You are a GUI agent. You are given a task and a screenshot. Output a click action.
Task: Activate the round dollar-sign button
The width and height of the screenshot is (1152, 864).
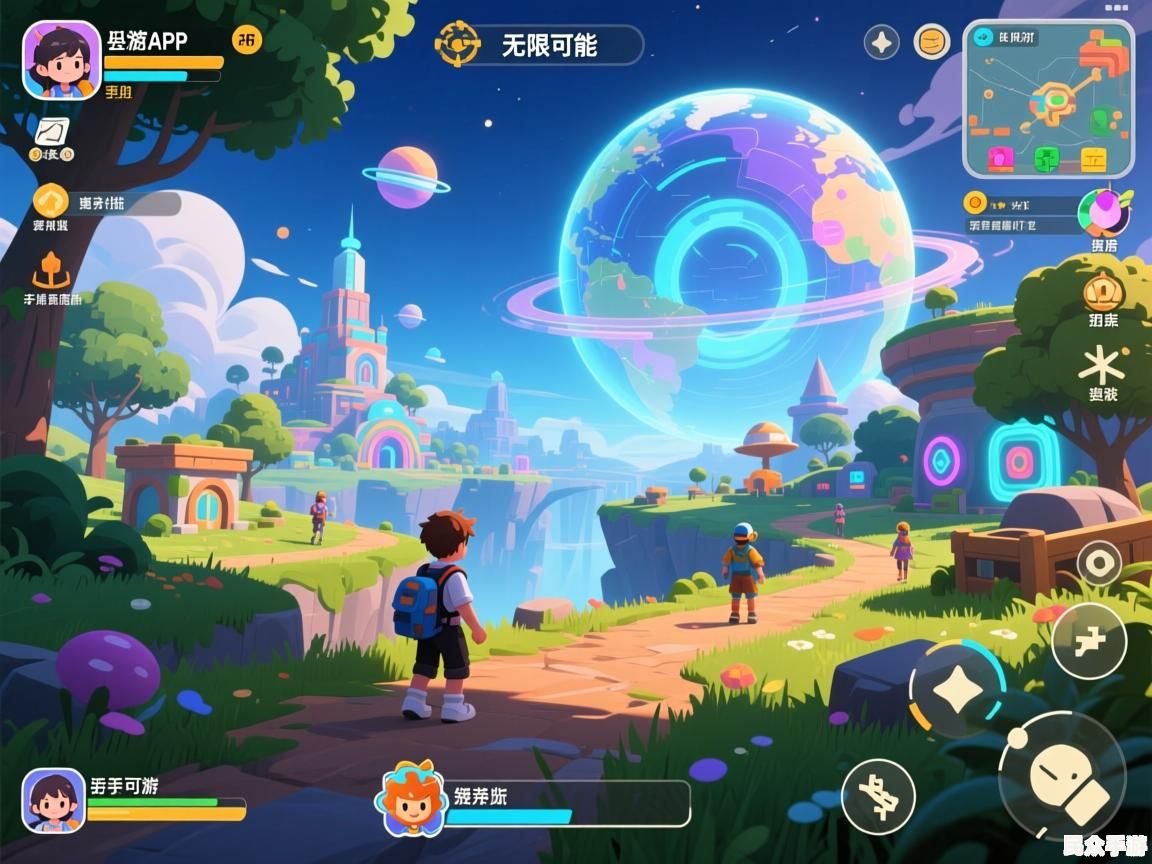coord(878,796)
